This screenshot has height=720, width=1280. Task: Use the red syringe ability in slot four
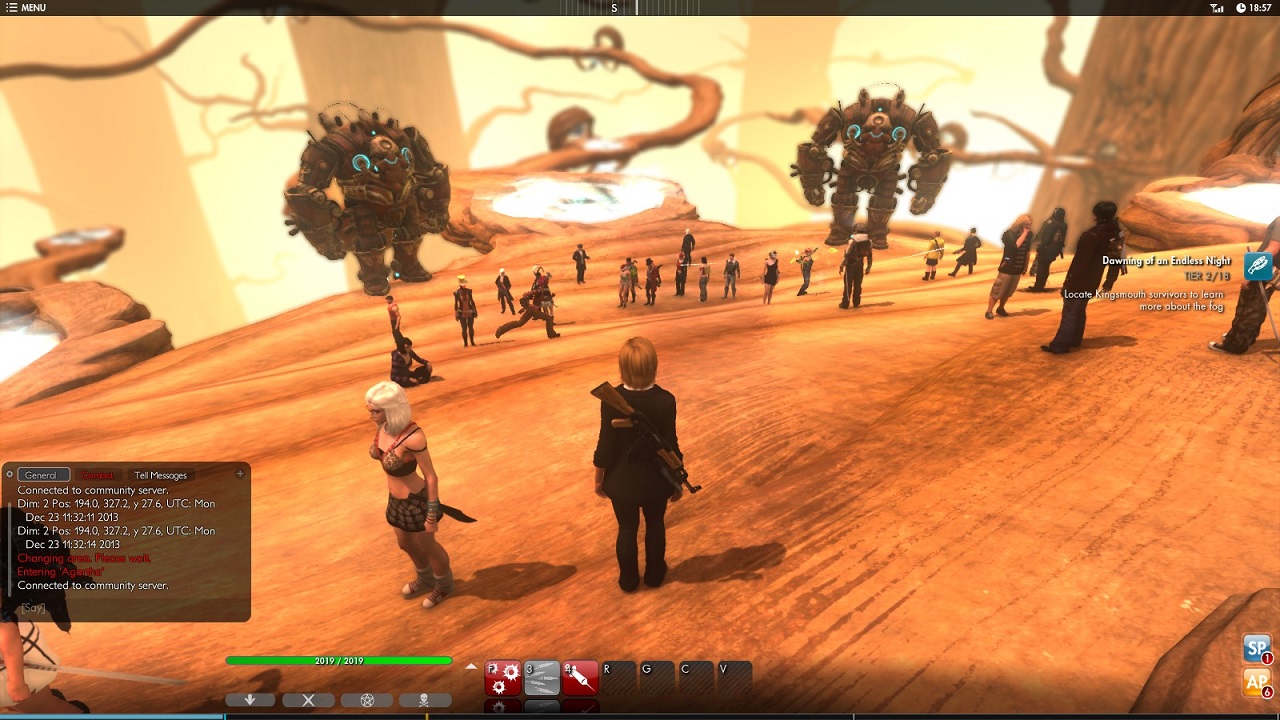click(580, 677)
